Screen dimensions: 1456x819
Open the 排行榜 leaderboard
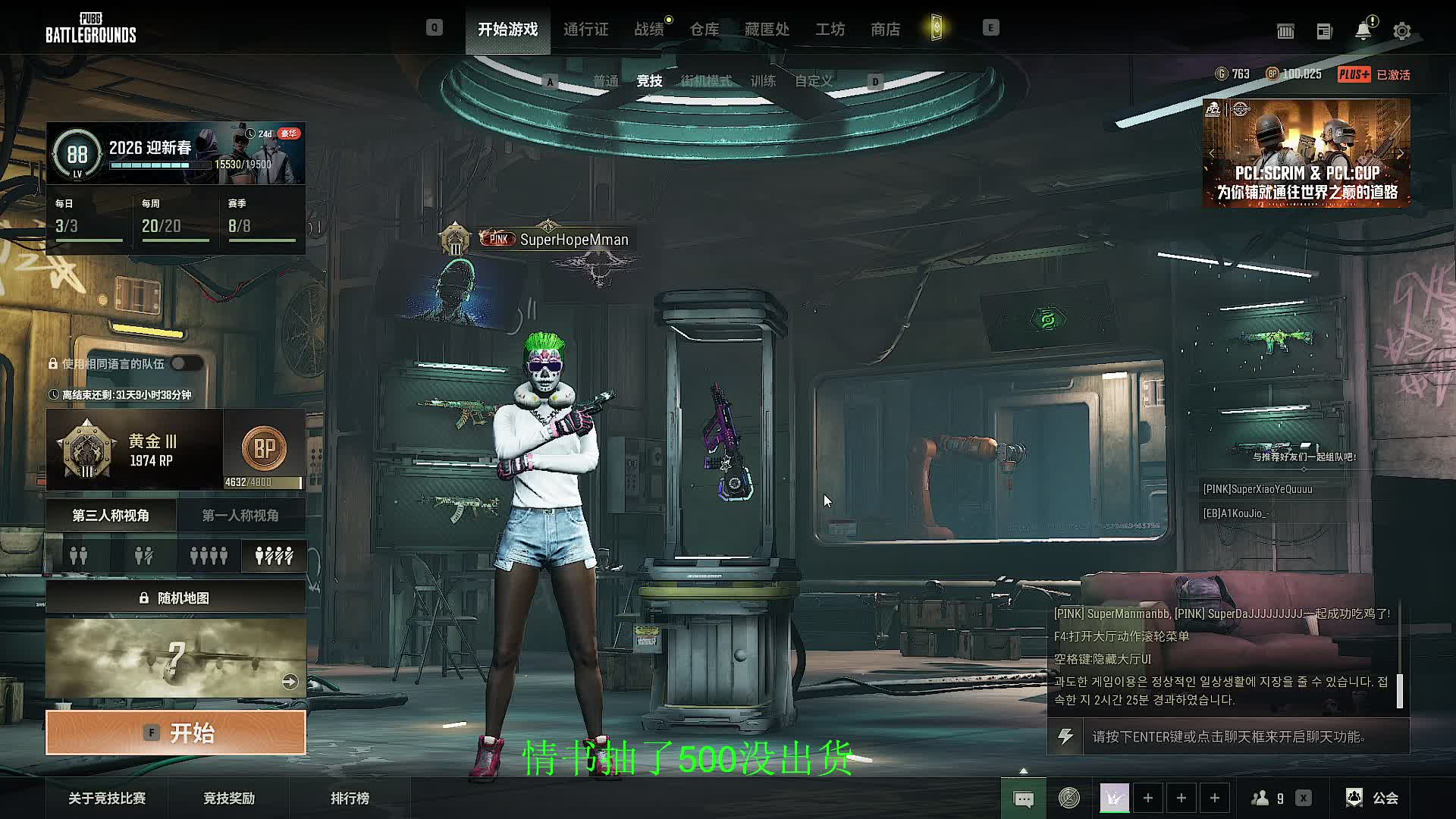click(350, 798)
